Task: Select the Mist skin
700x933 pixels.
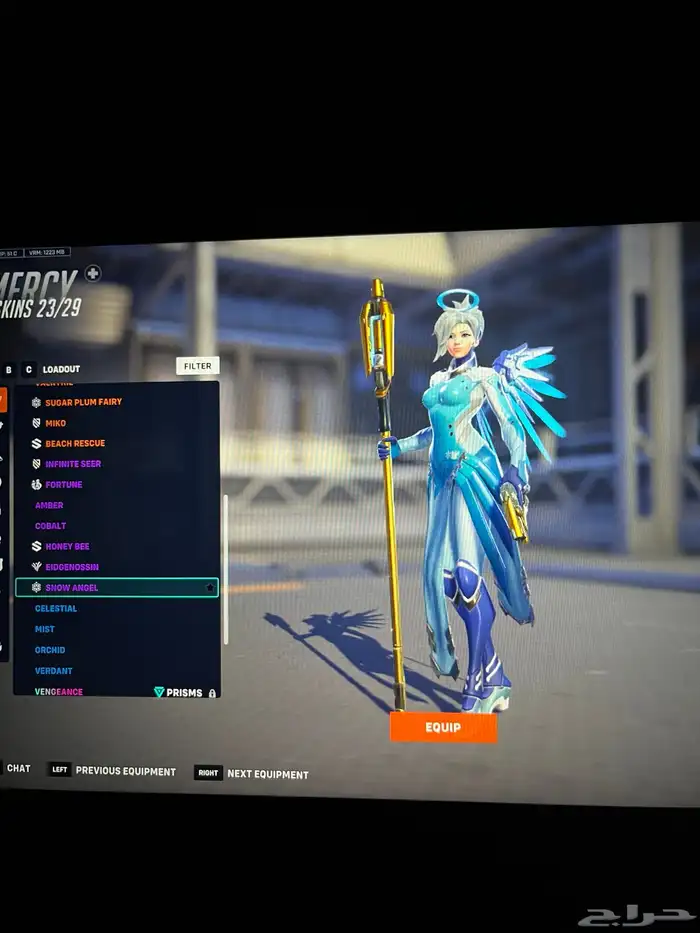Action: (x=45, y=630)
